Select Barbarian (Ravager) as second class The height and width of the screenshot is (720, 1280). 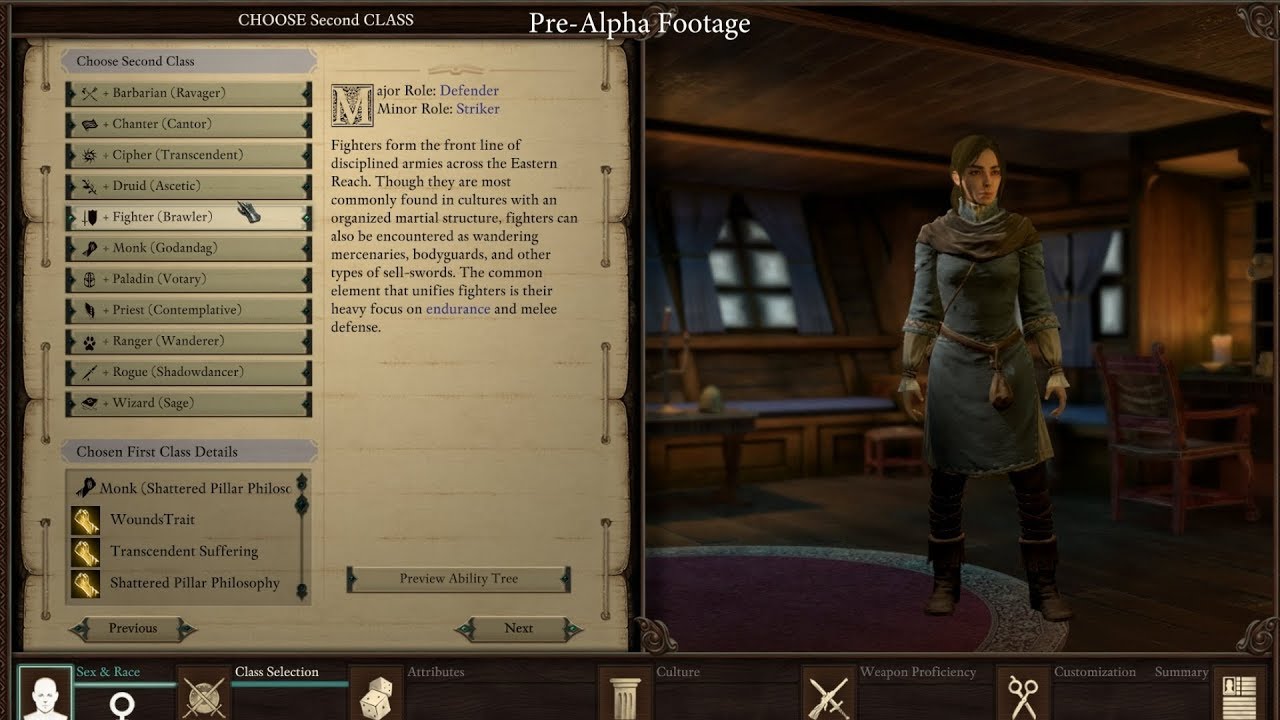188,93
